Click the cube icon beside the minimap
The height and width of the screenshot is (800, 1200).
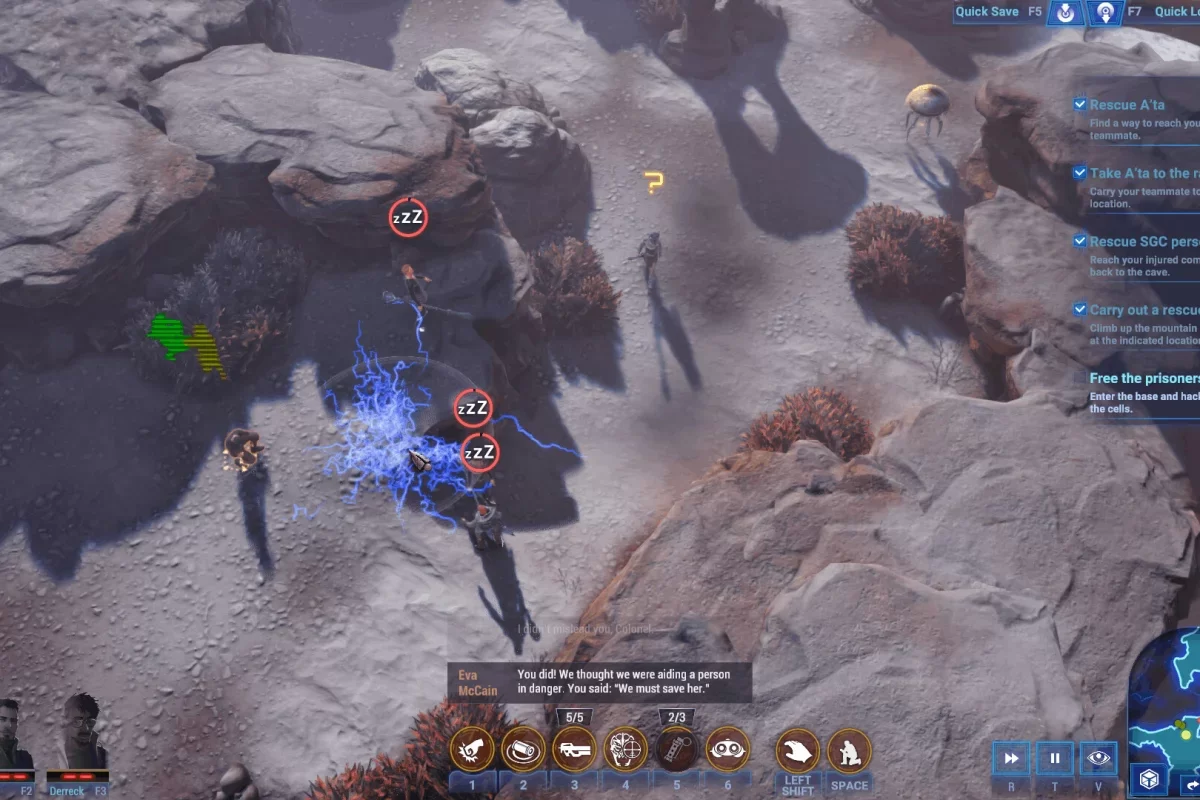(x=1146, y=780)
